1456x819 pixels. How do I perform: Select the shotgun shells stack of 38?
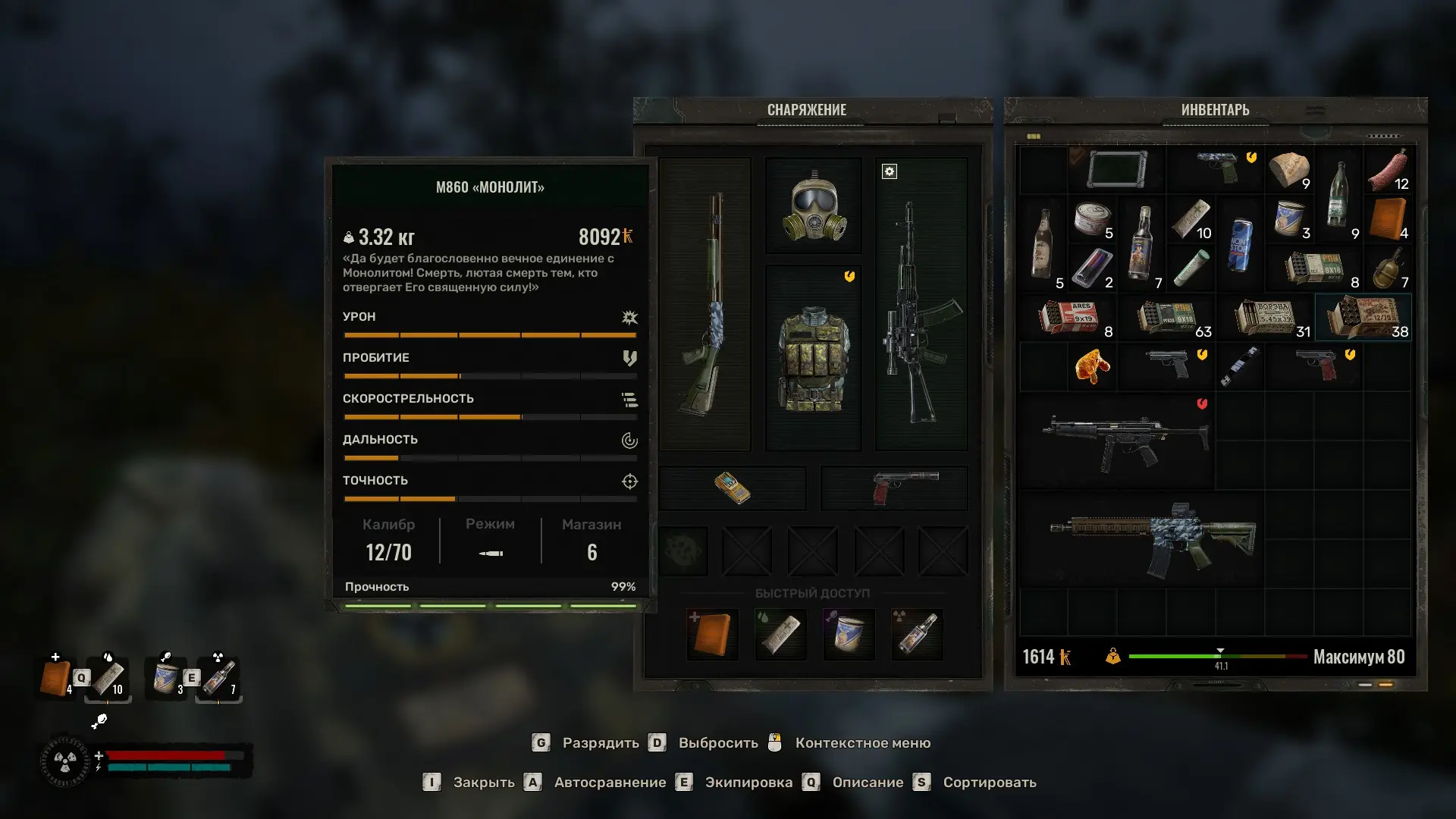[x=1363, y=318]
